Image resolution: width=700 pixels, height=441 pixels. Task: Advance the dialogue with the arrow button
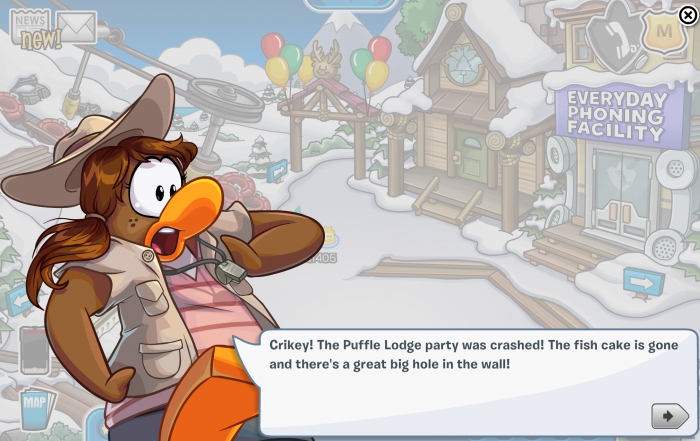click(669, 415)
